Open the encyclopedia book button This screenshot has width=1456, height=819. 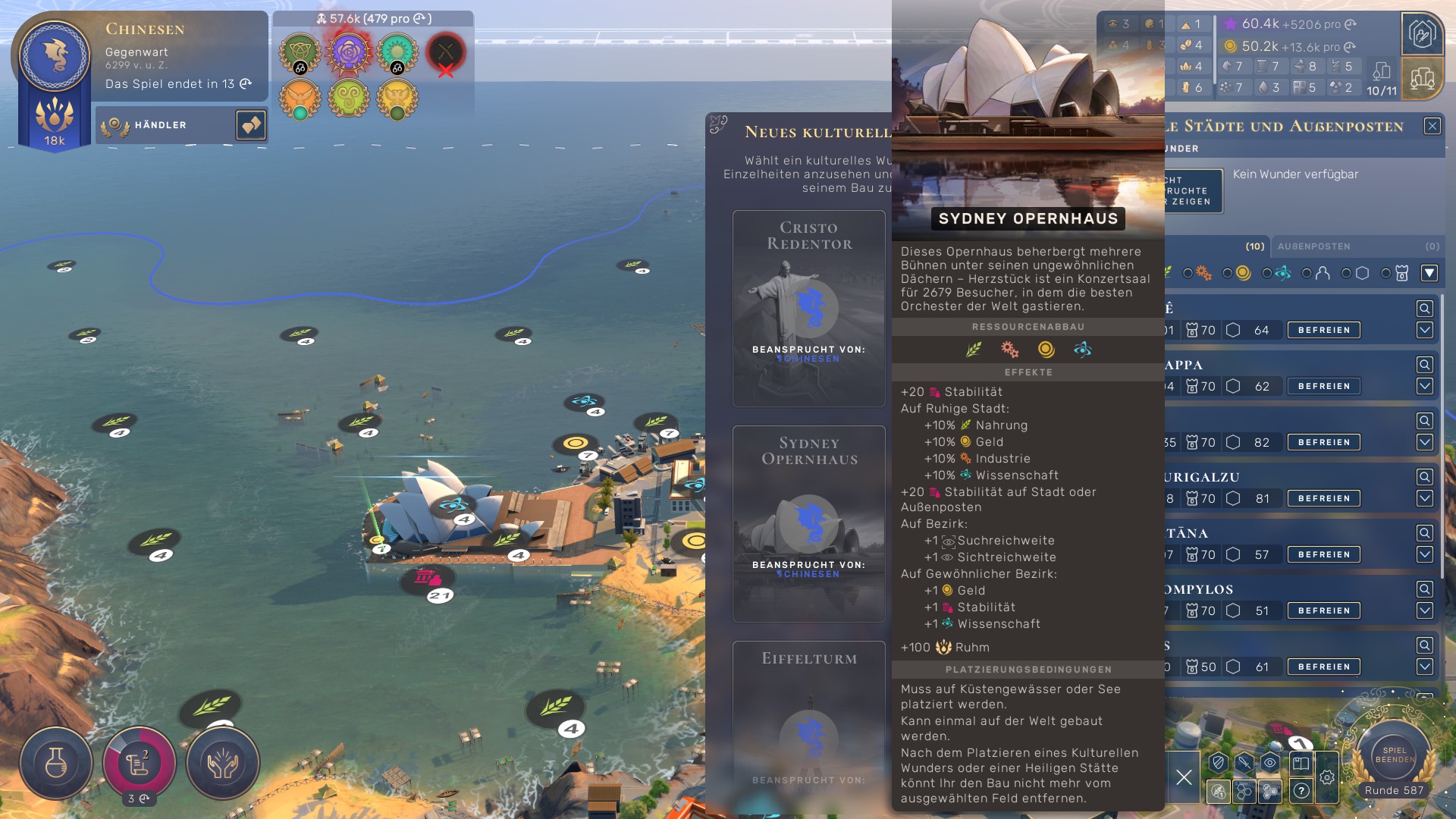point(1301,763)
